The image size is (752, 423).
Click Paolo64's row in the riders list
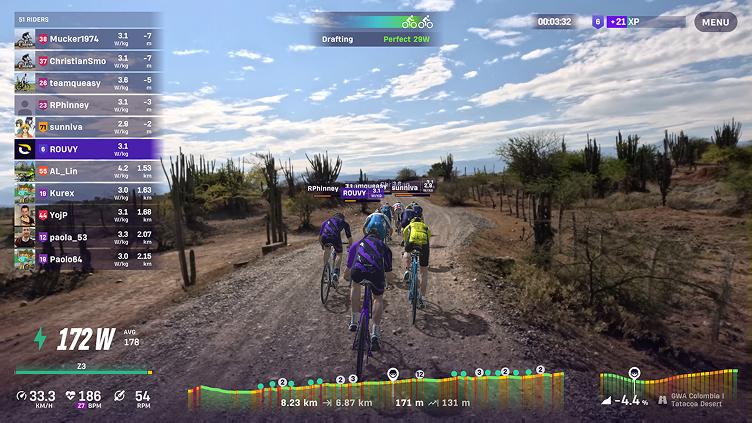(x=88, y=259)
